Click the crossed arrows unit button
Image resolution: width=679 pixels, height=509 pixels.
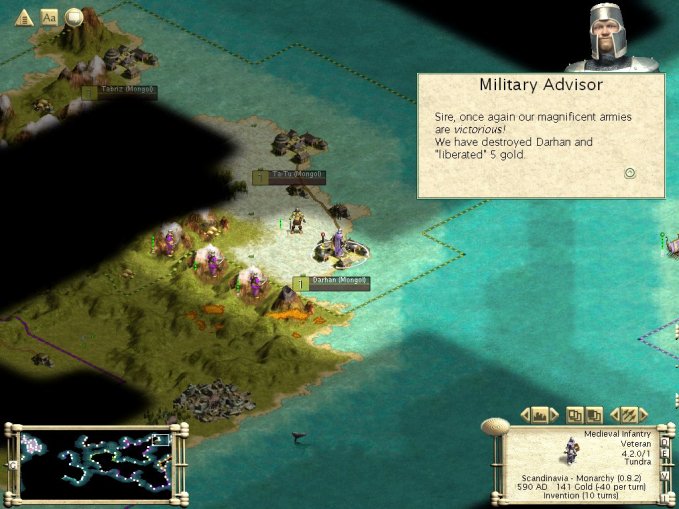pos(628,414)
